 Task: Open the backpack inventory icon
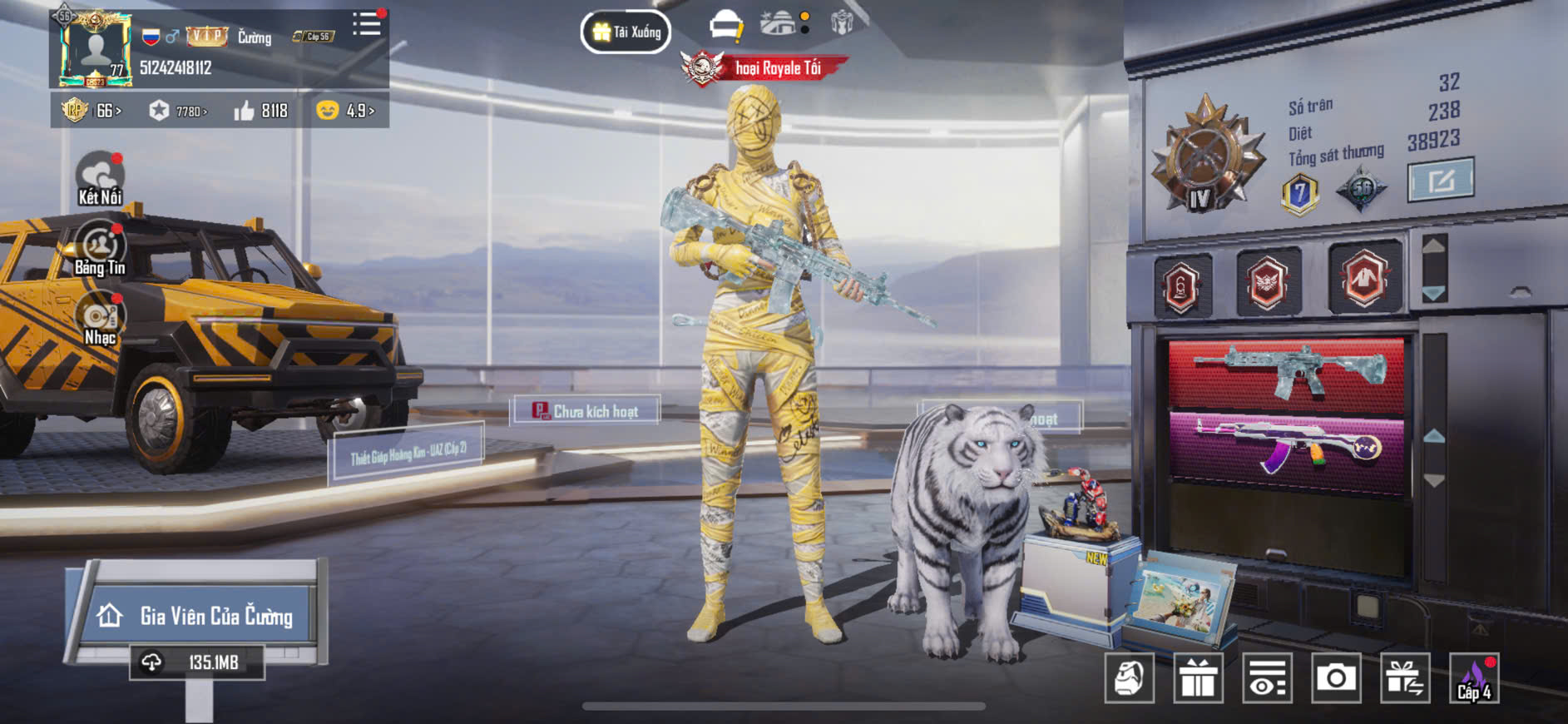(x=1129, y=678)
